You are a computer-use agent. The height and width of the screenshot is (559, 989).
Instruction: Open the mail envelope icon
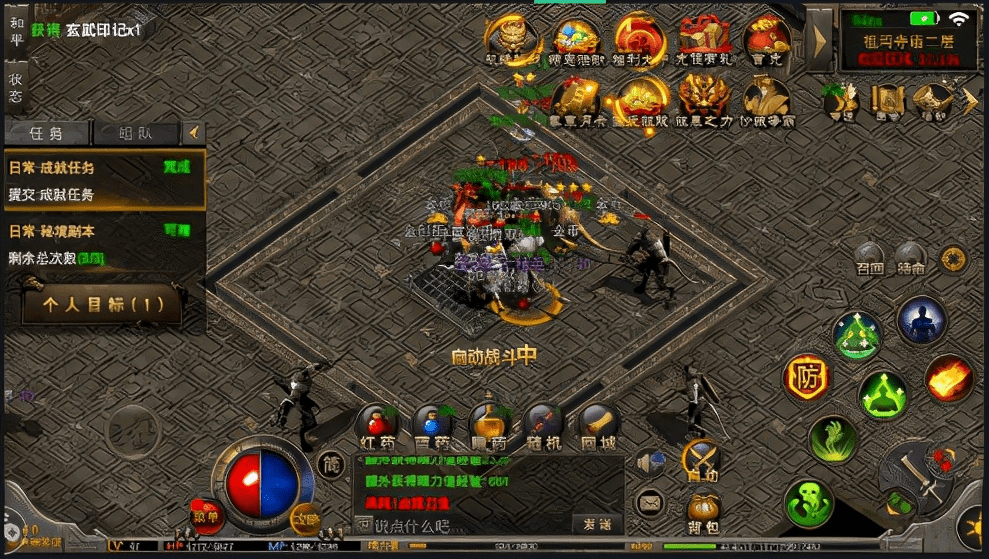[x=649, y=501]
